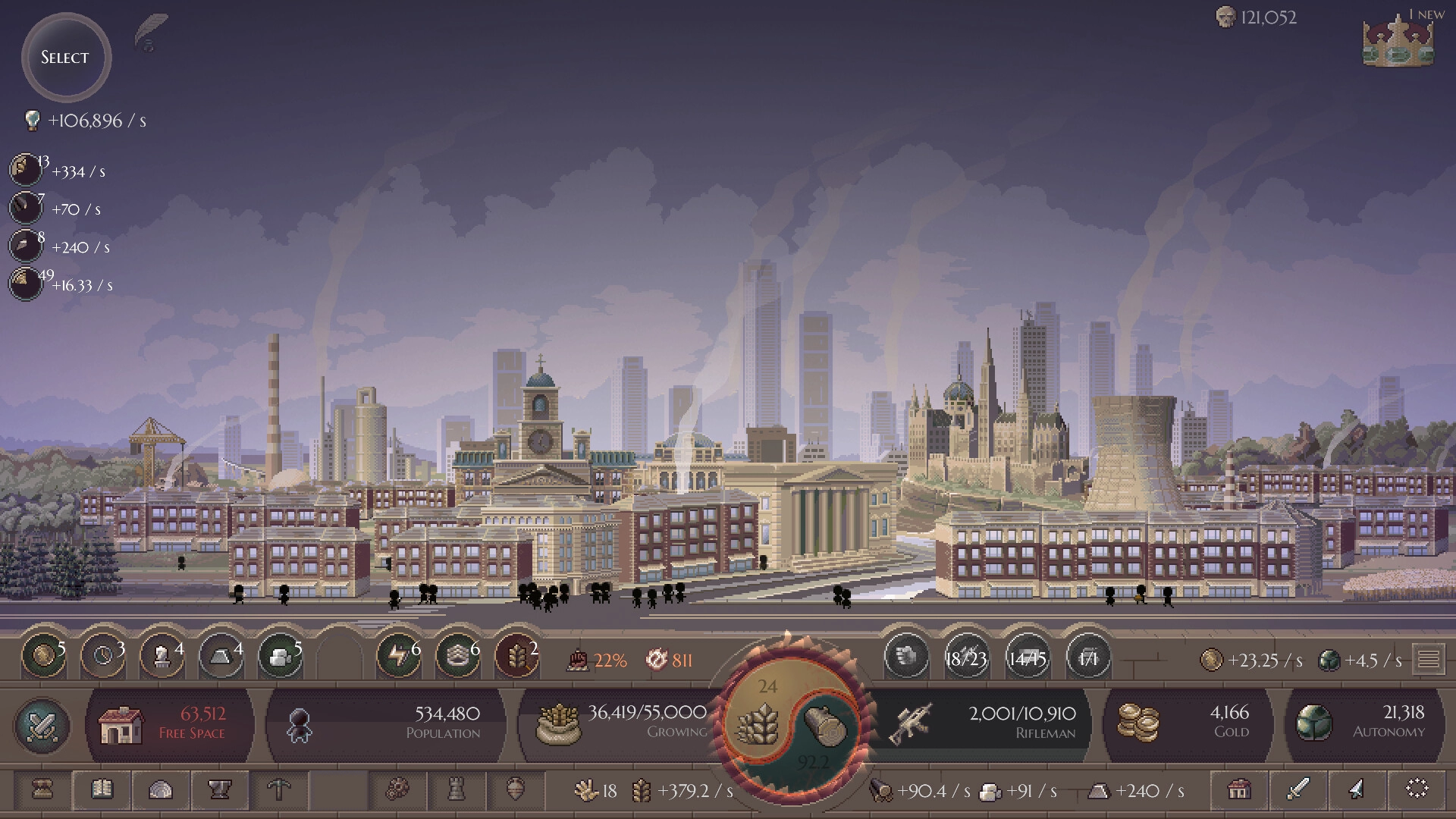Select the gold coin upgrade medallion

click(42, 656)
